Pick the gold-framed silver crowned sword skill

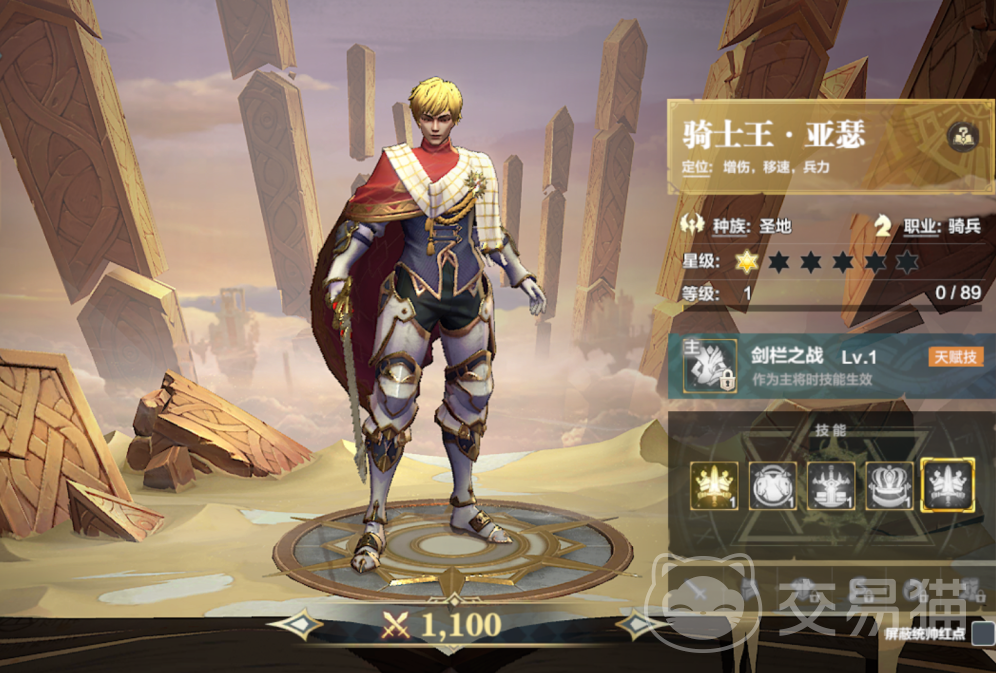947,485
